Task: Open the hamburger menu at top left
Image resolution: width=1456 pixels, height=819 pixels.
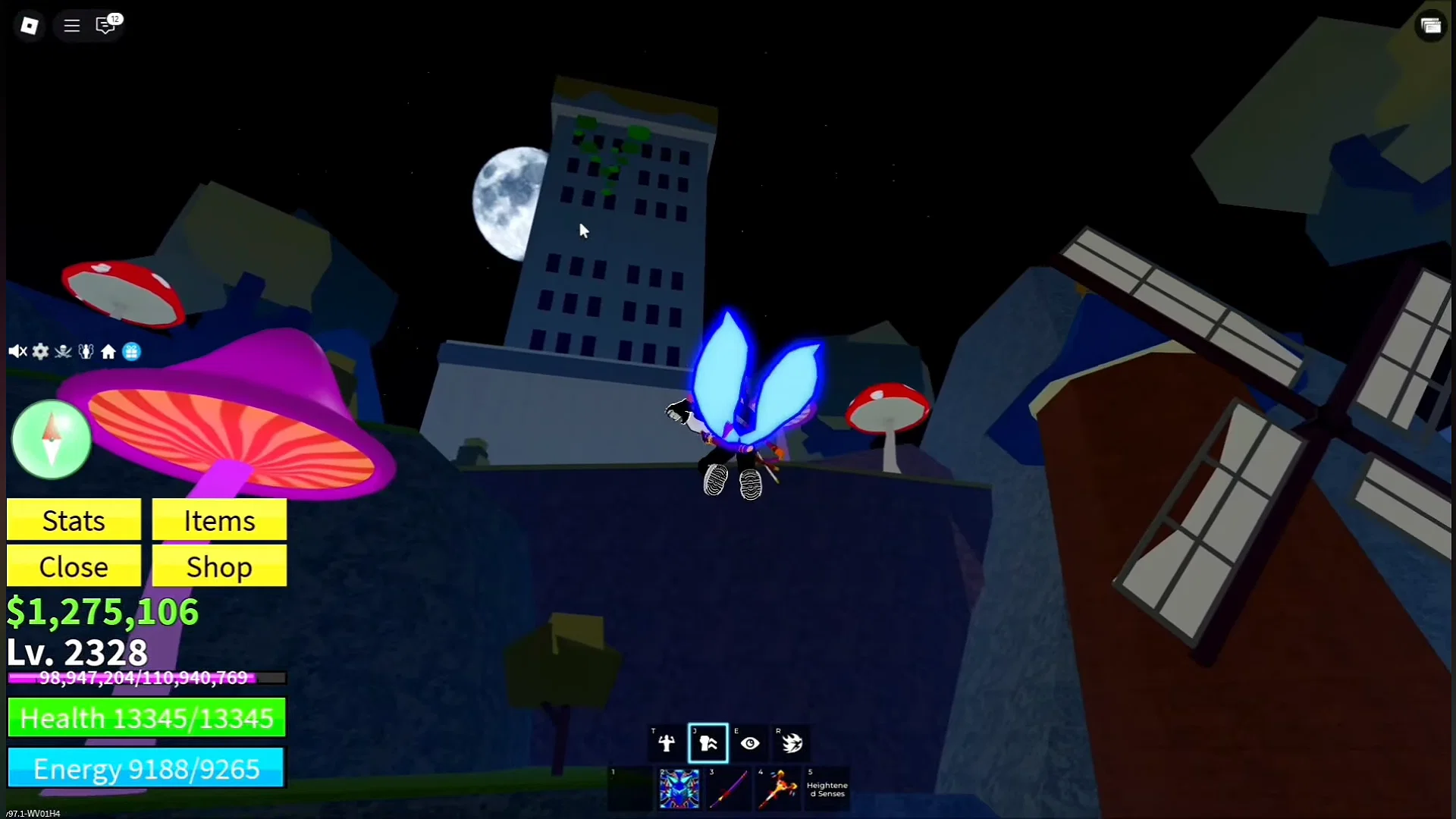Action: coord(71,25)
